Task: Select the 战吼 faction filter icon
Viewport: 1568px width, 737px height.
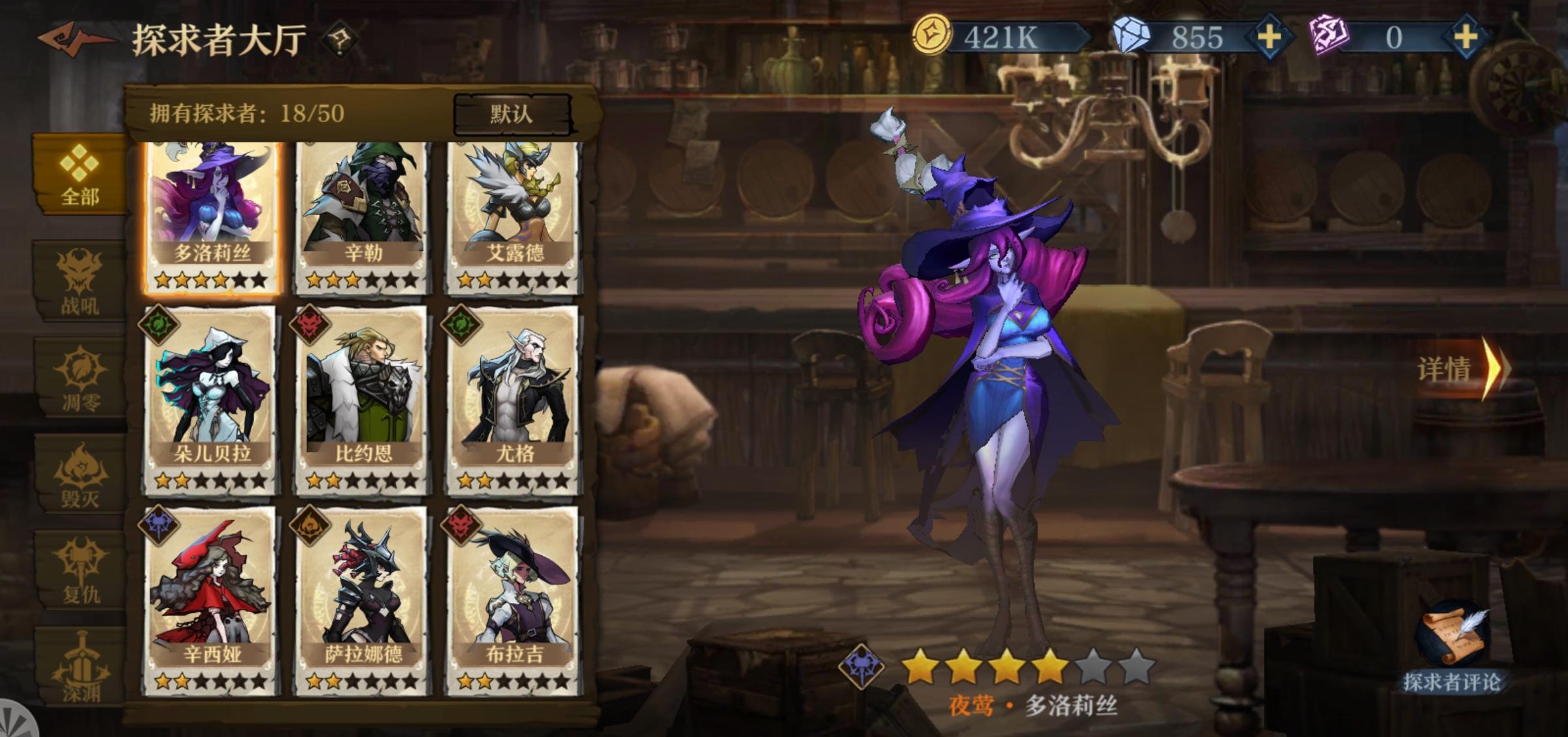Action: tap(78, 281)
